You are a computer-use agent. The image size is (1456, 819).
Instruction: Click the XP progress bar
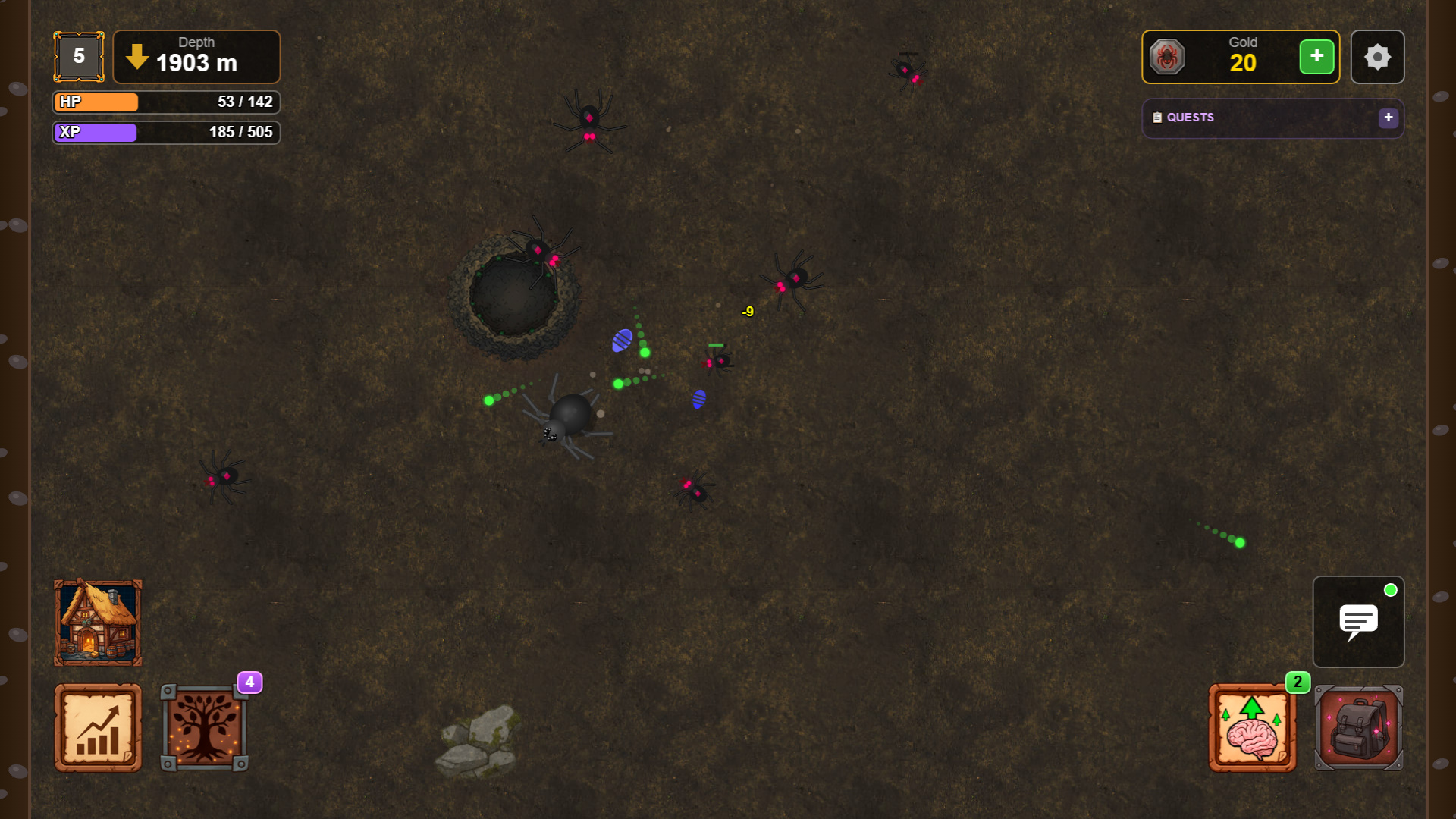pos(165,133)
